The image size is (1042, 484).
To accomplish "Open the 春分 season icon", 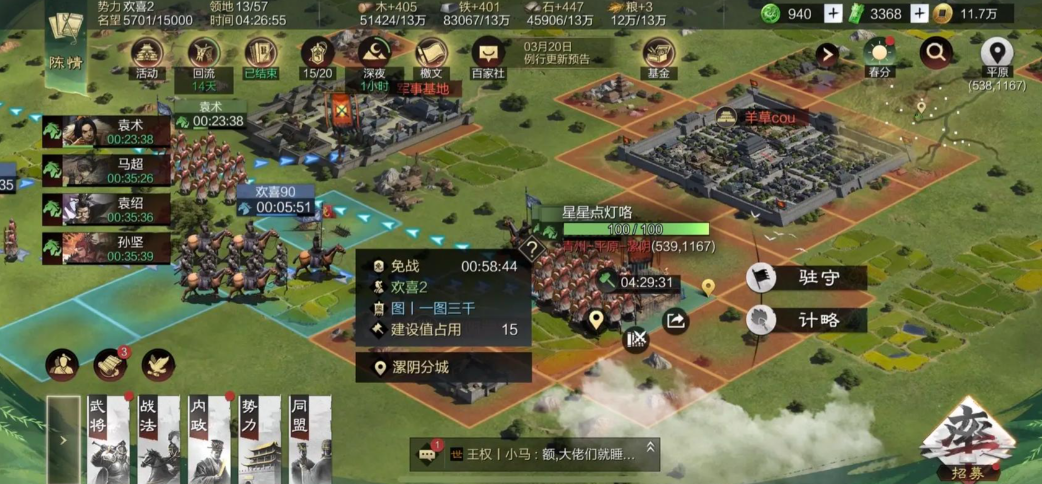I will pyautogui.click(x=879, y=54).
